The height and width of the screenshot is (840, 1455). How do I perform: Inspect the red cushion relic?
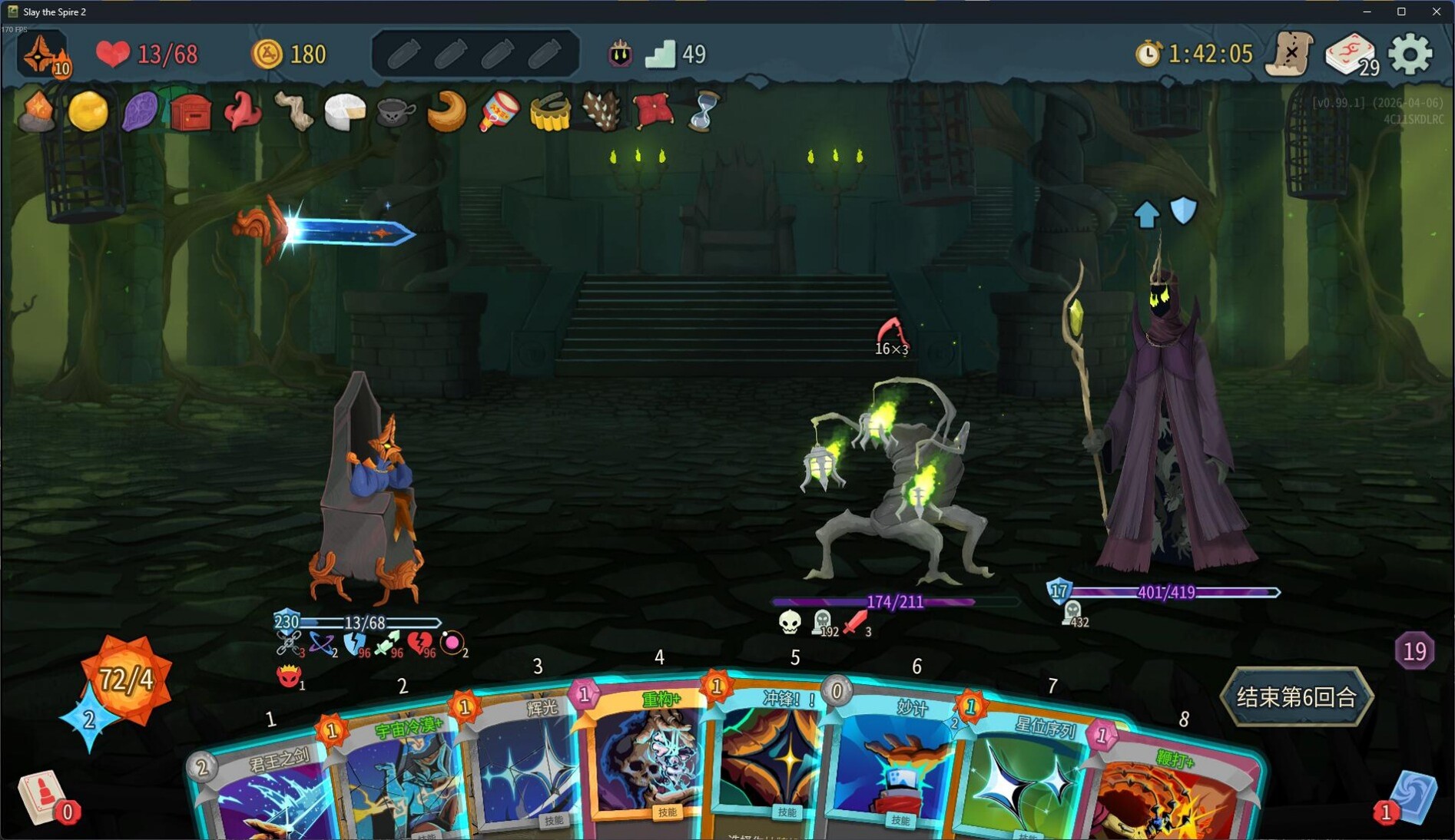coord(652,111)
